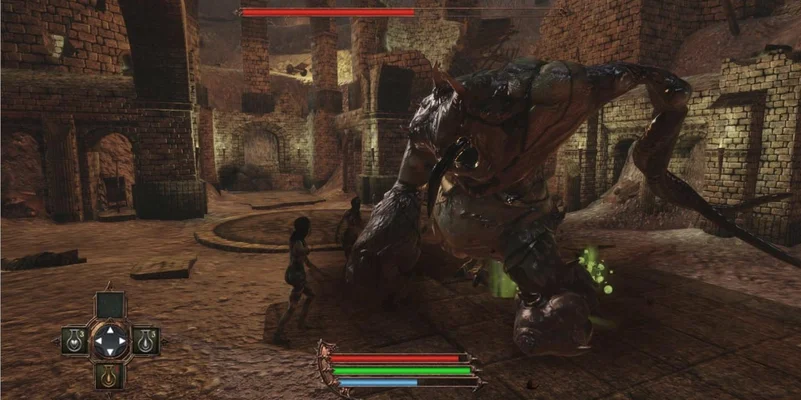Use the water drop potion quick slot

145,342
